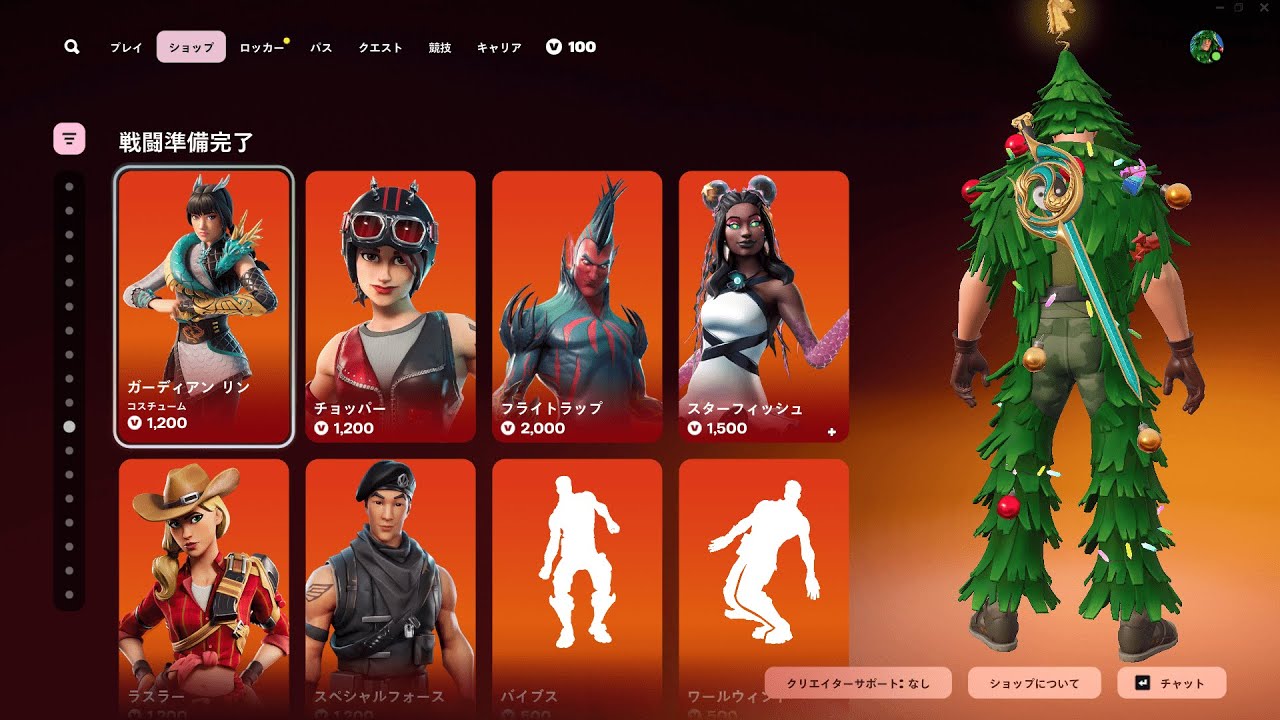Select the ガーディアン リン outfit card

(204, 306)
